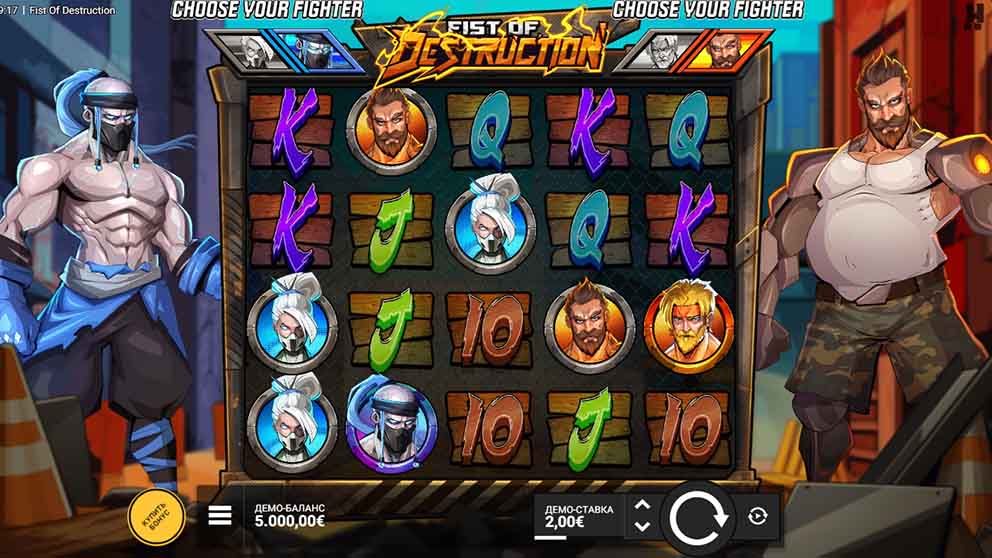Decrease the demo bet with down arrow

click(x=643, y=527)
